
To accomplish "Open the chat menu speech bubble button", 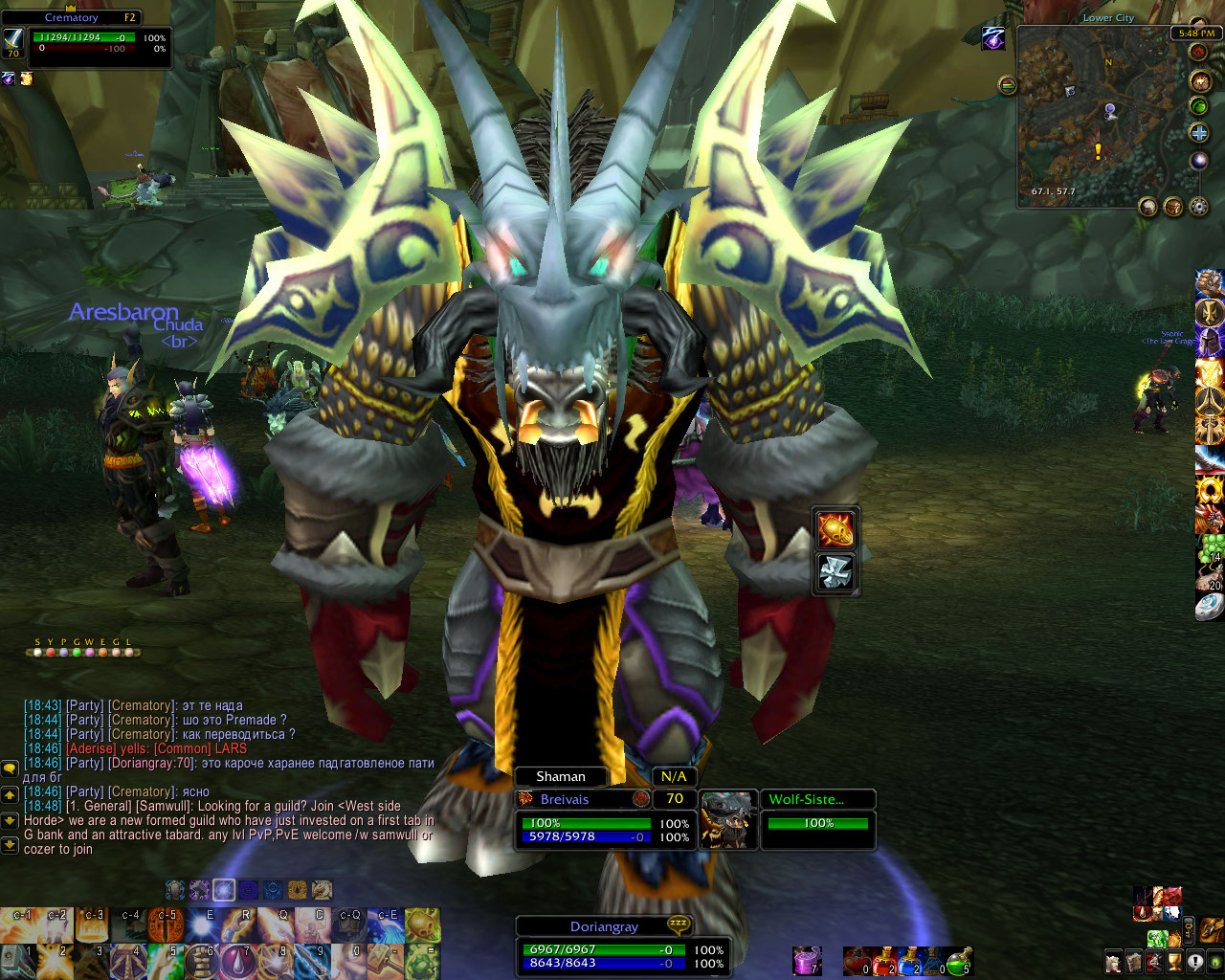I will (10, 768).
